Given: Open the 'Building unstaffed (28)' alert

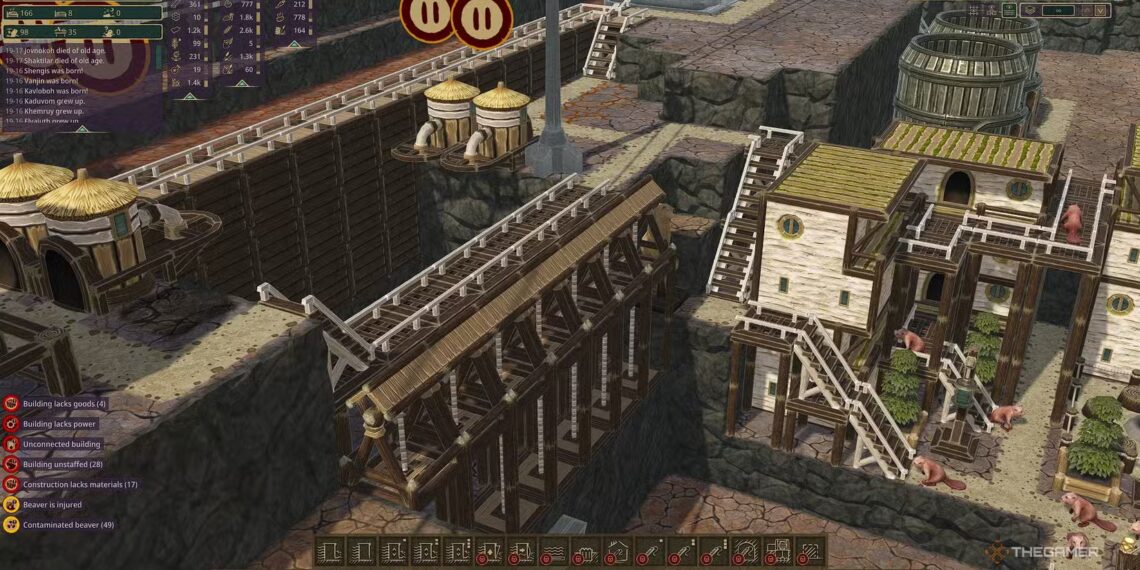Looking at the screenshot, I should (62, 464).
